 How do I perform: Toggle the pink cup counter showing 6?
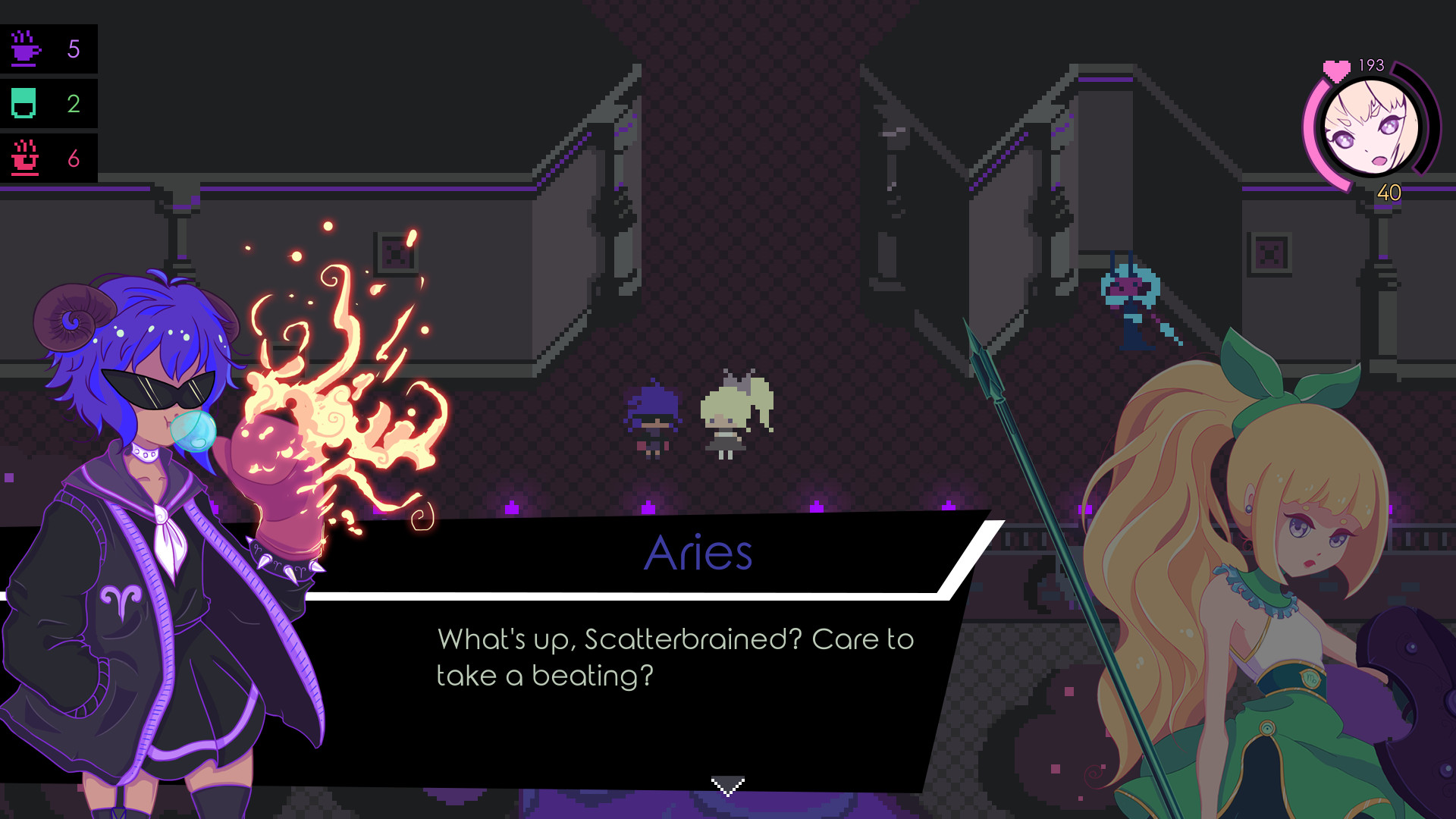(x=73, y=158)
